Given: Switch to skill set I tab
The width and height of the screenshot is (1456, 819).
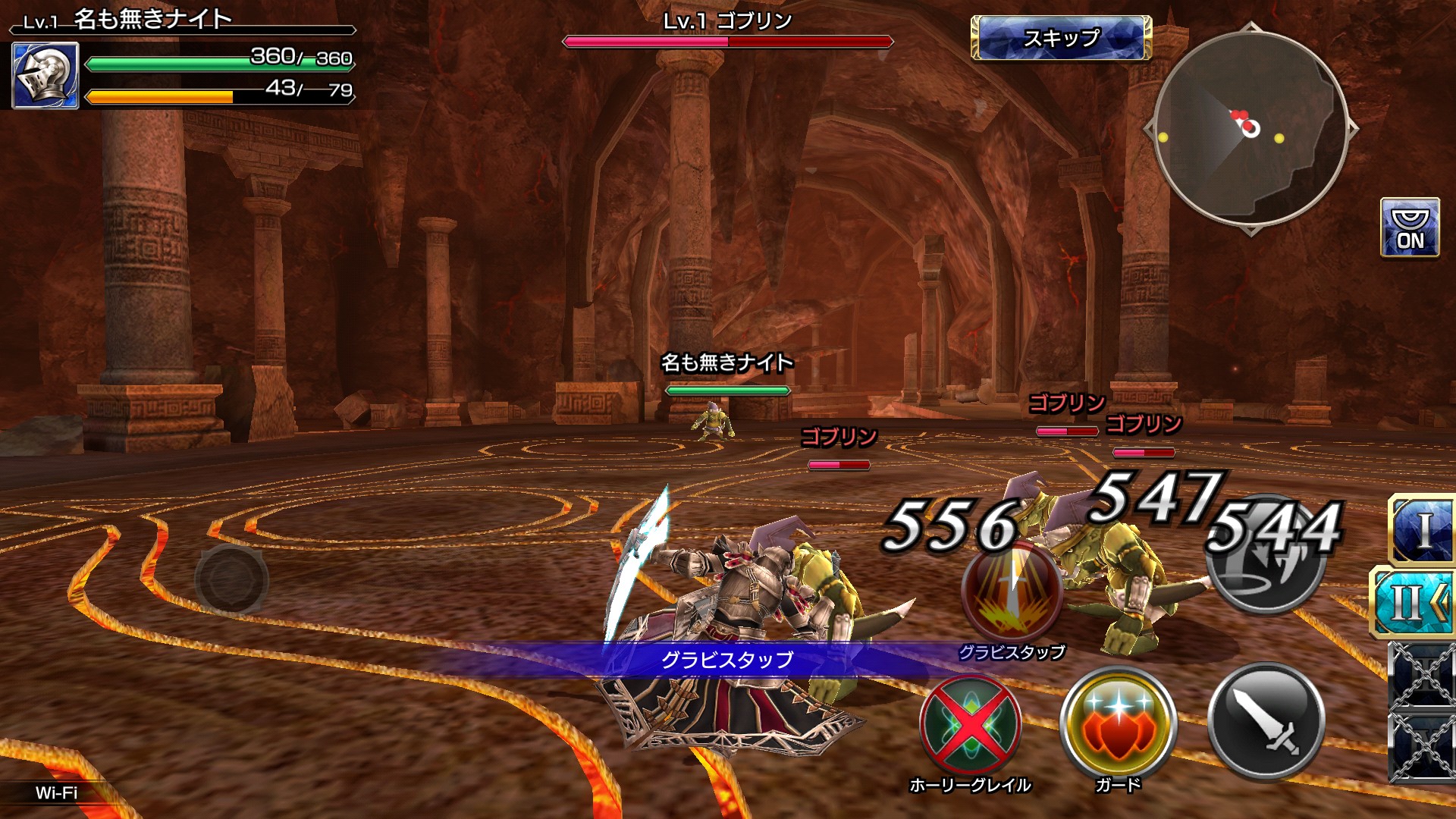Looking at the screenshot, I should (1423, 530).
